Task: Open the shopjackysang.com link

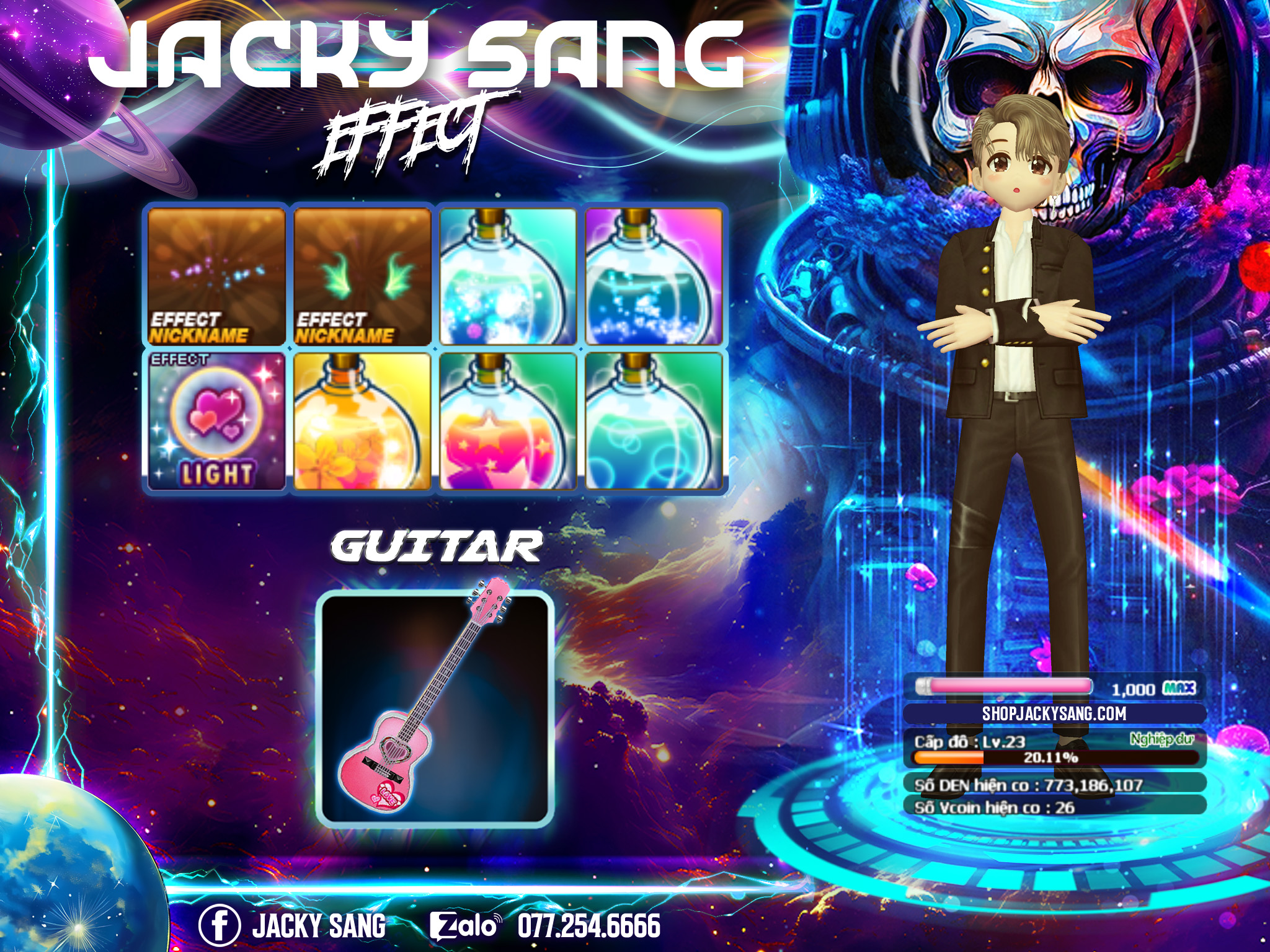Action: tap(1054, 713)
